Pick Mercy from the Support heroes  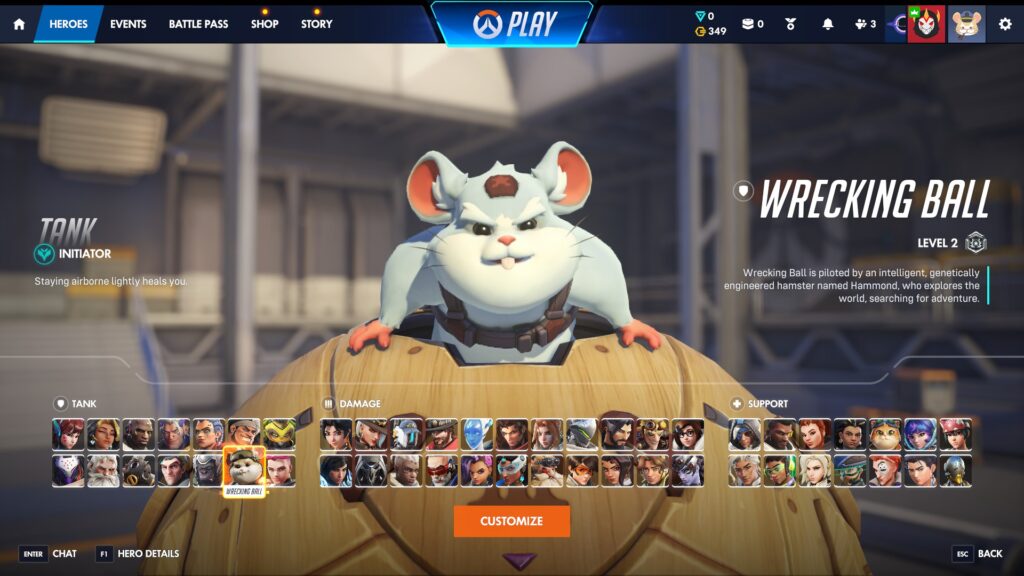click(x=815, y=471)
